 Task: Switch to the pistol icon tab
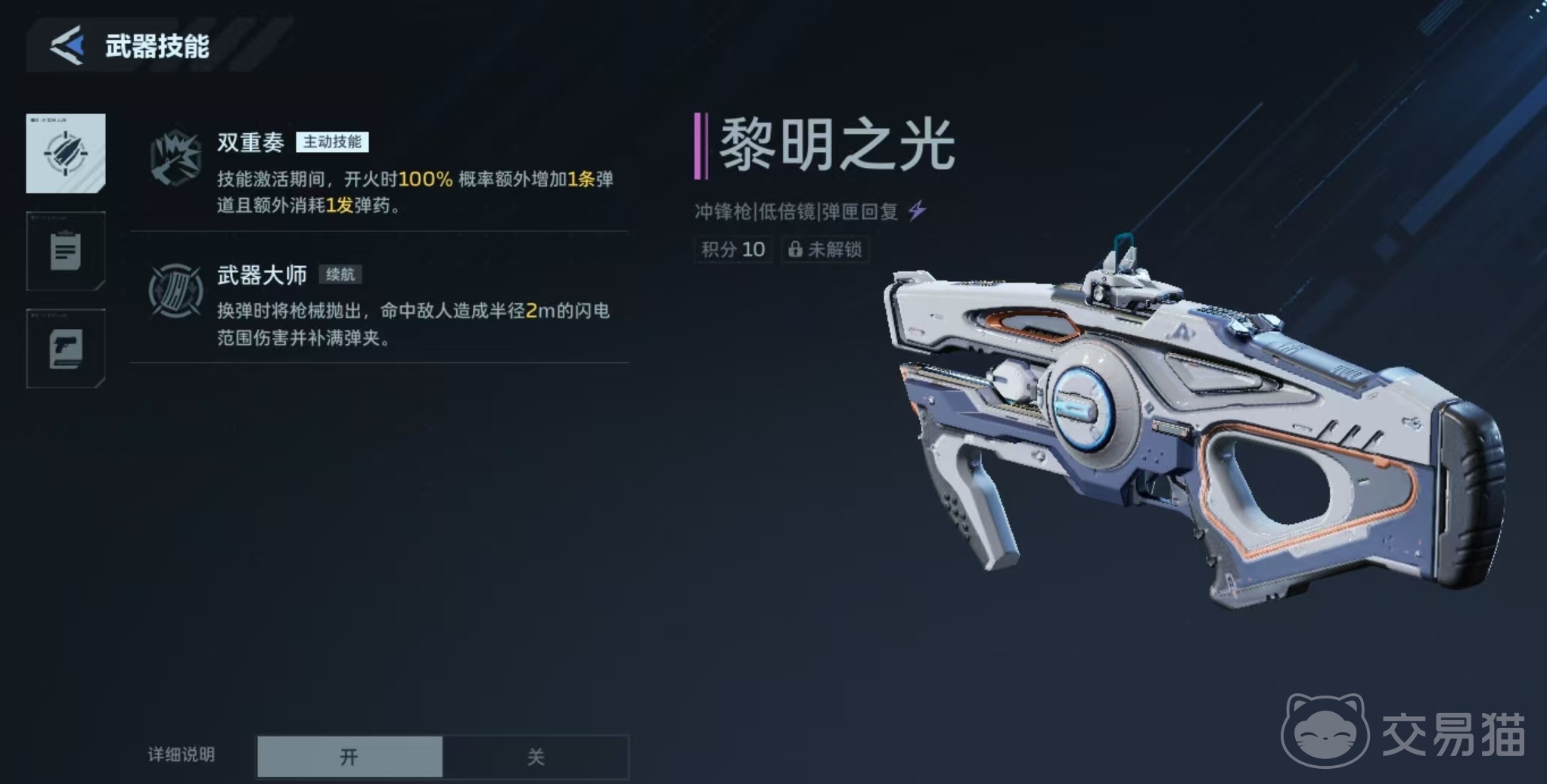point(66,349)
